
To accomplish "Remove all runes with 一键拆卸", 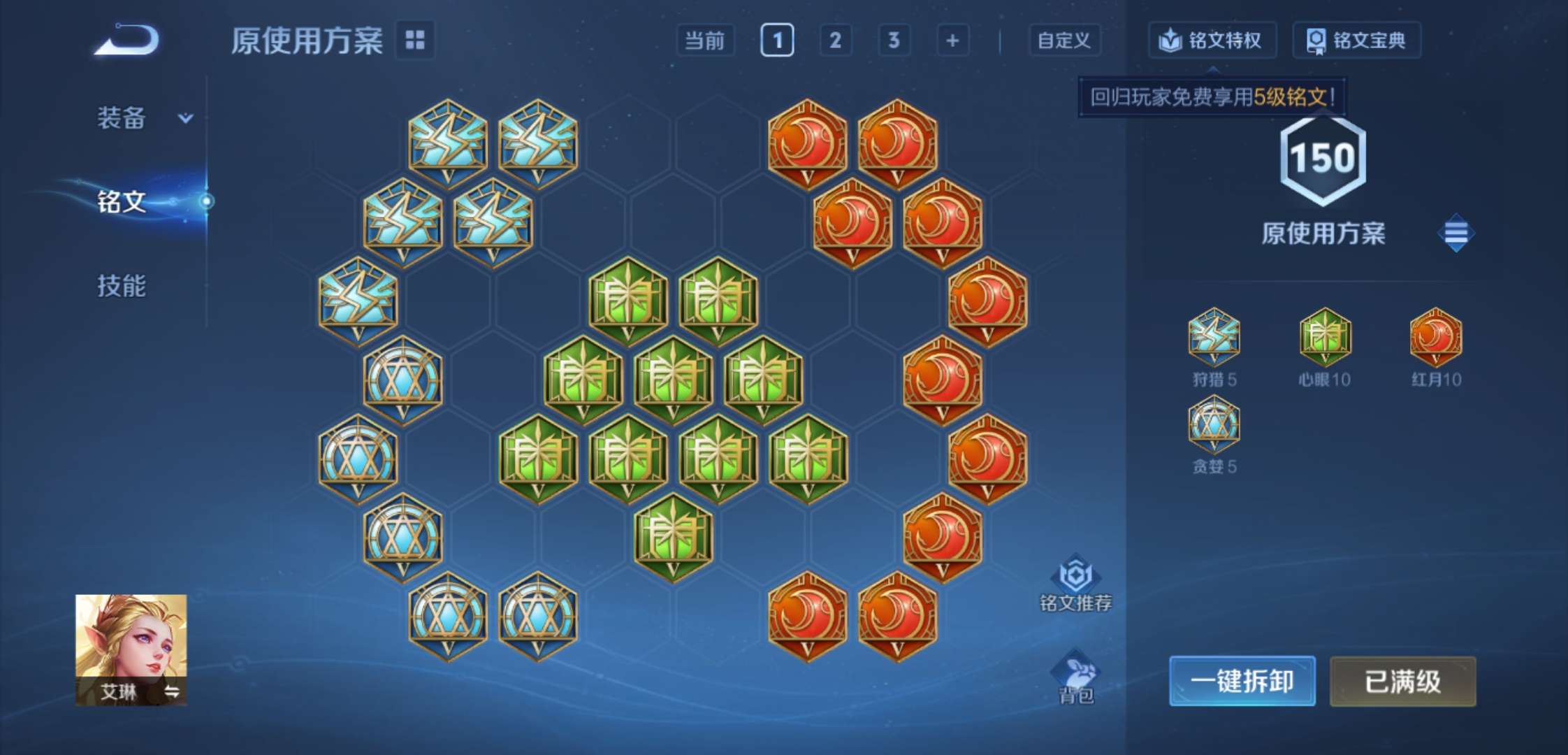I will click(x=1242, y=681).
